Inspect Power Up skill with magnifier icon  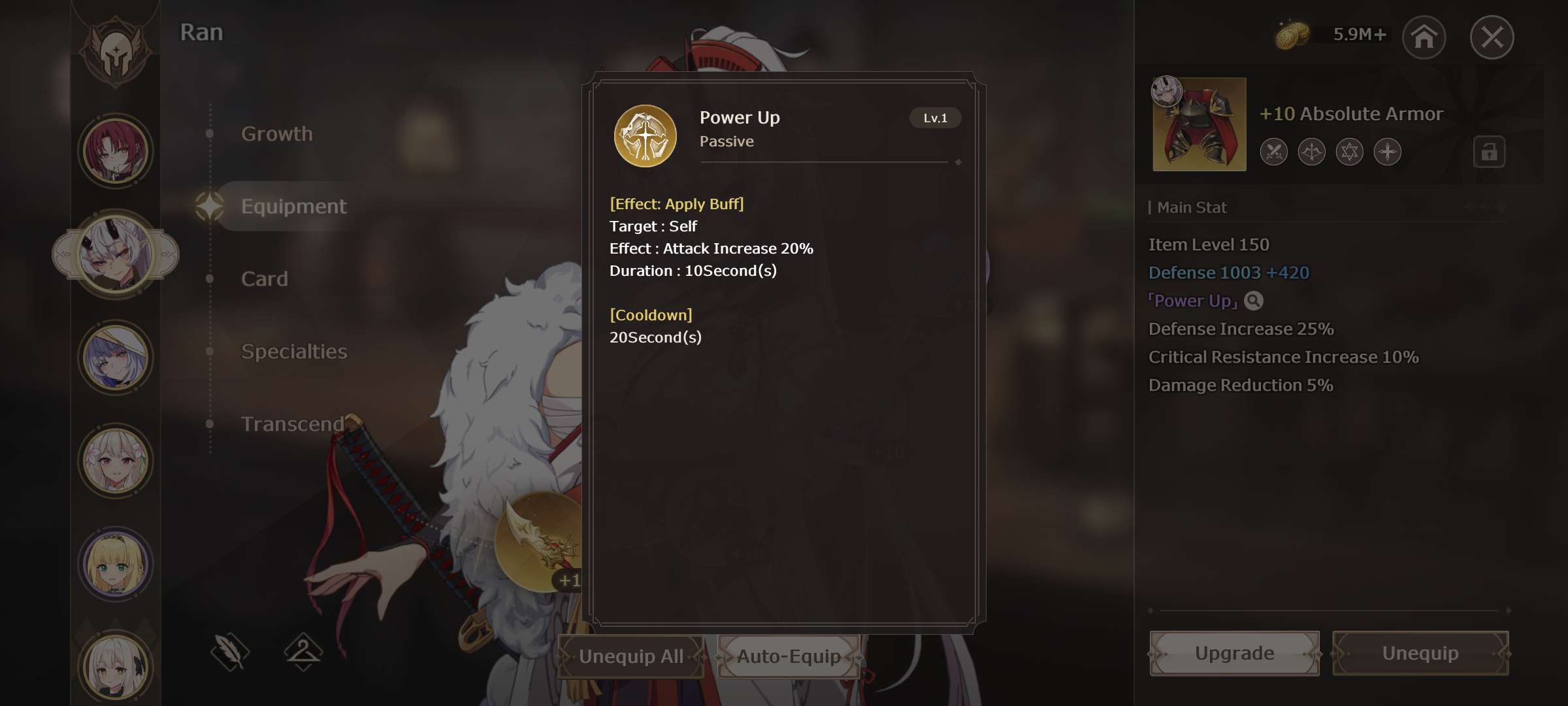pyautogui.click(x=1253, y=301)
